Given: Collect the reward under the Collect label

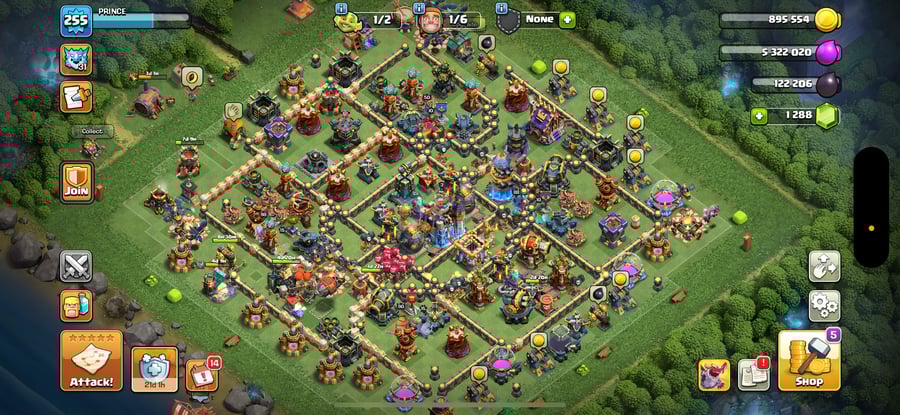Looking at the screenshot, I should [91, 149].
